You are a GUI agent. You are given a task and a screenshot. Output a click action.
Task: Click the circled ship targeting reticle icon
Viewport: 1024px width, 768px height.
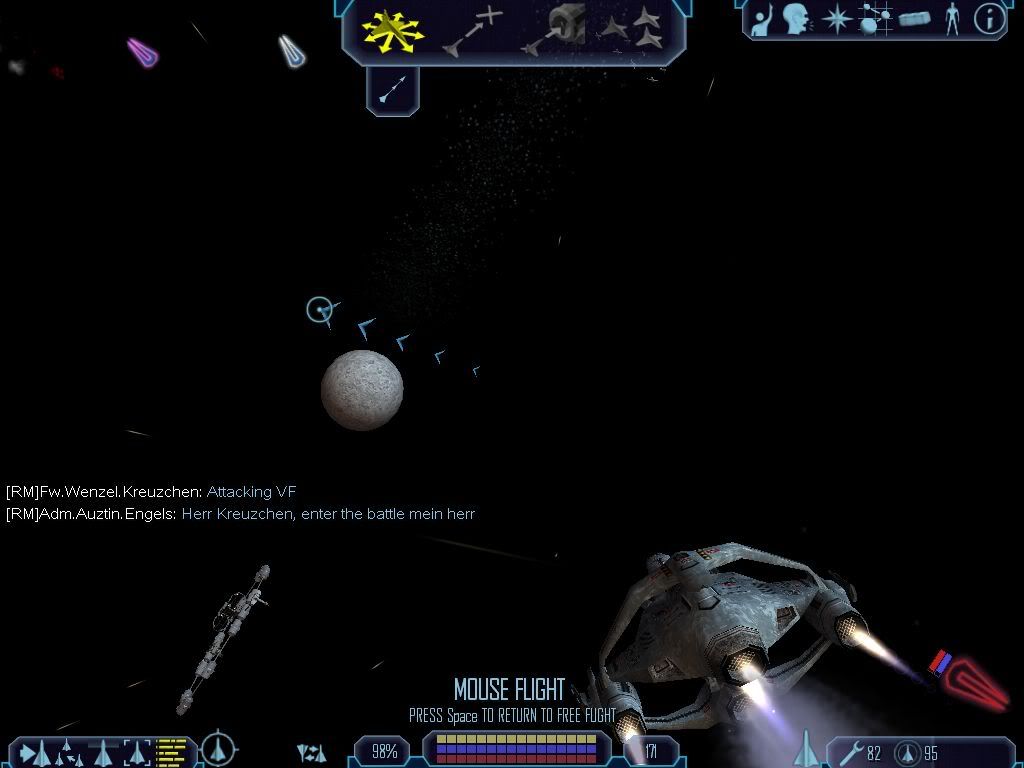coord(219,749)
